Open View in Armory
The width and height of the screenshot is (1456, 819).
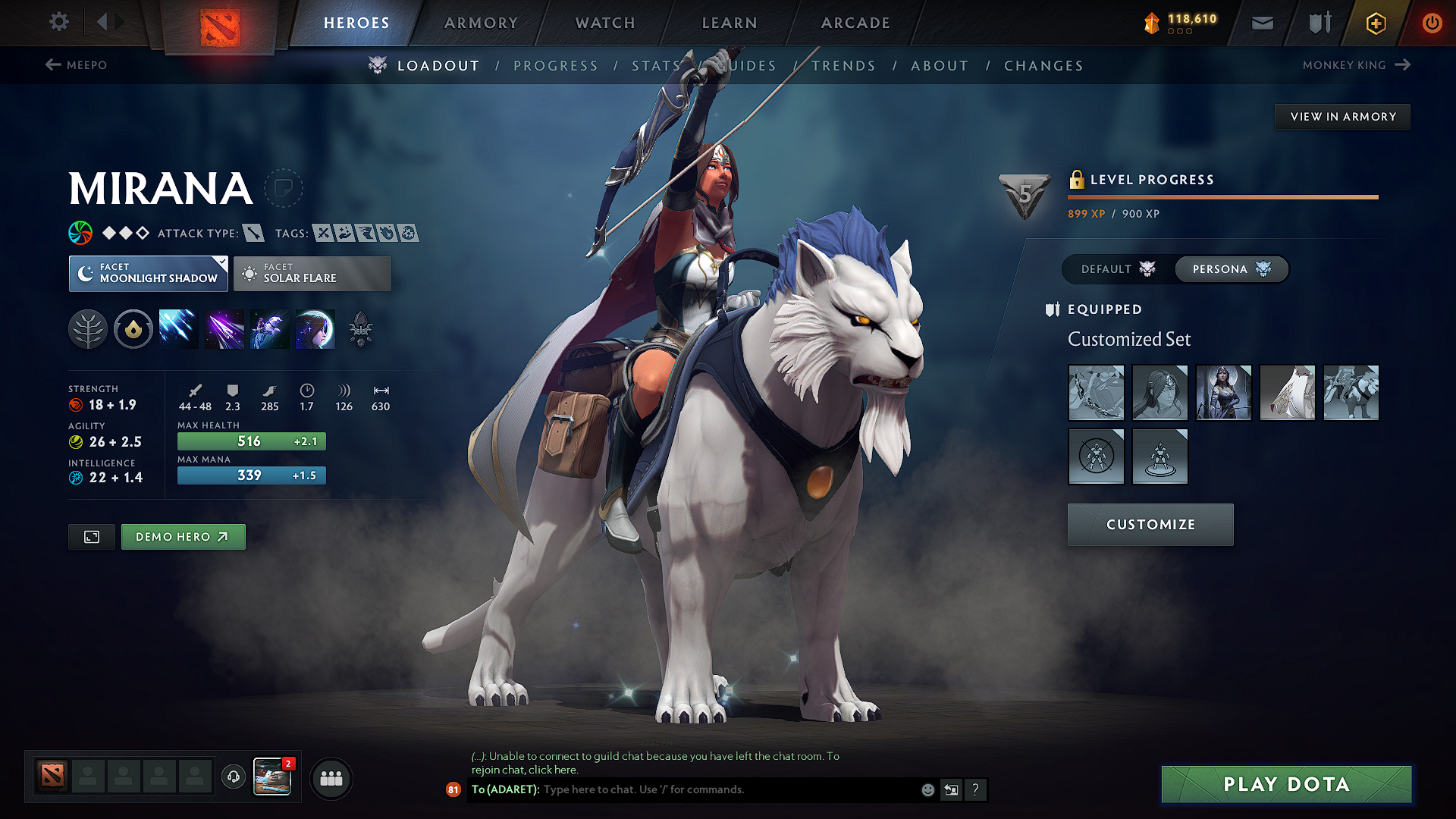coord(1342,116)
